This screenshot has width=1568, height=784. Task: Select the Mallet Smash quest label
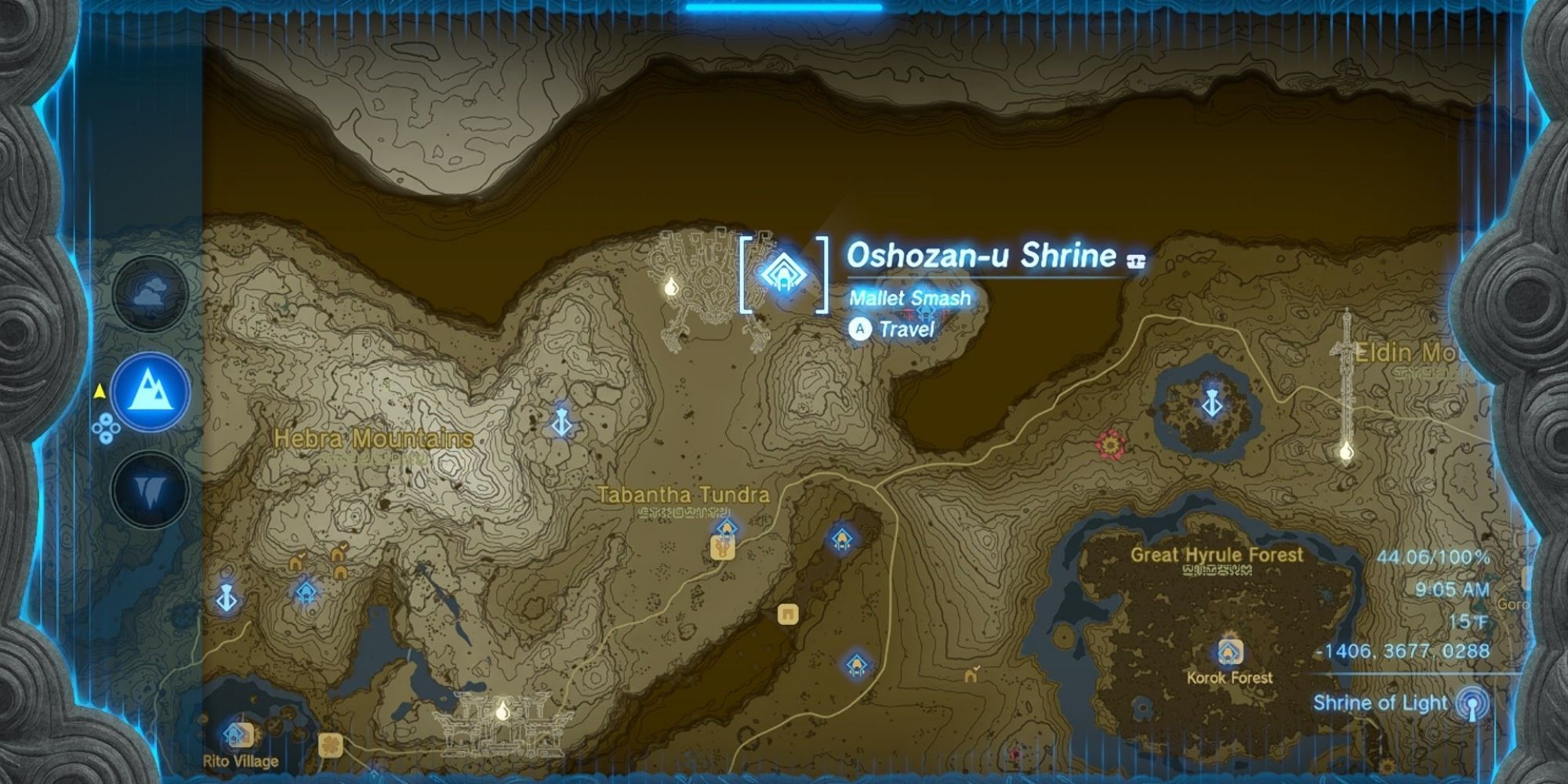coord(909,297)
